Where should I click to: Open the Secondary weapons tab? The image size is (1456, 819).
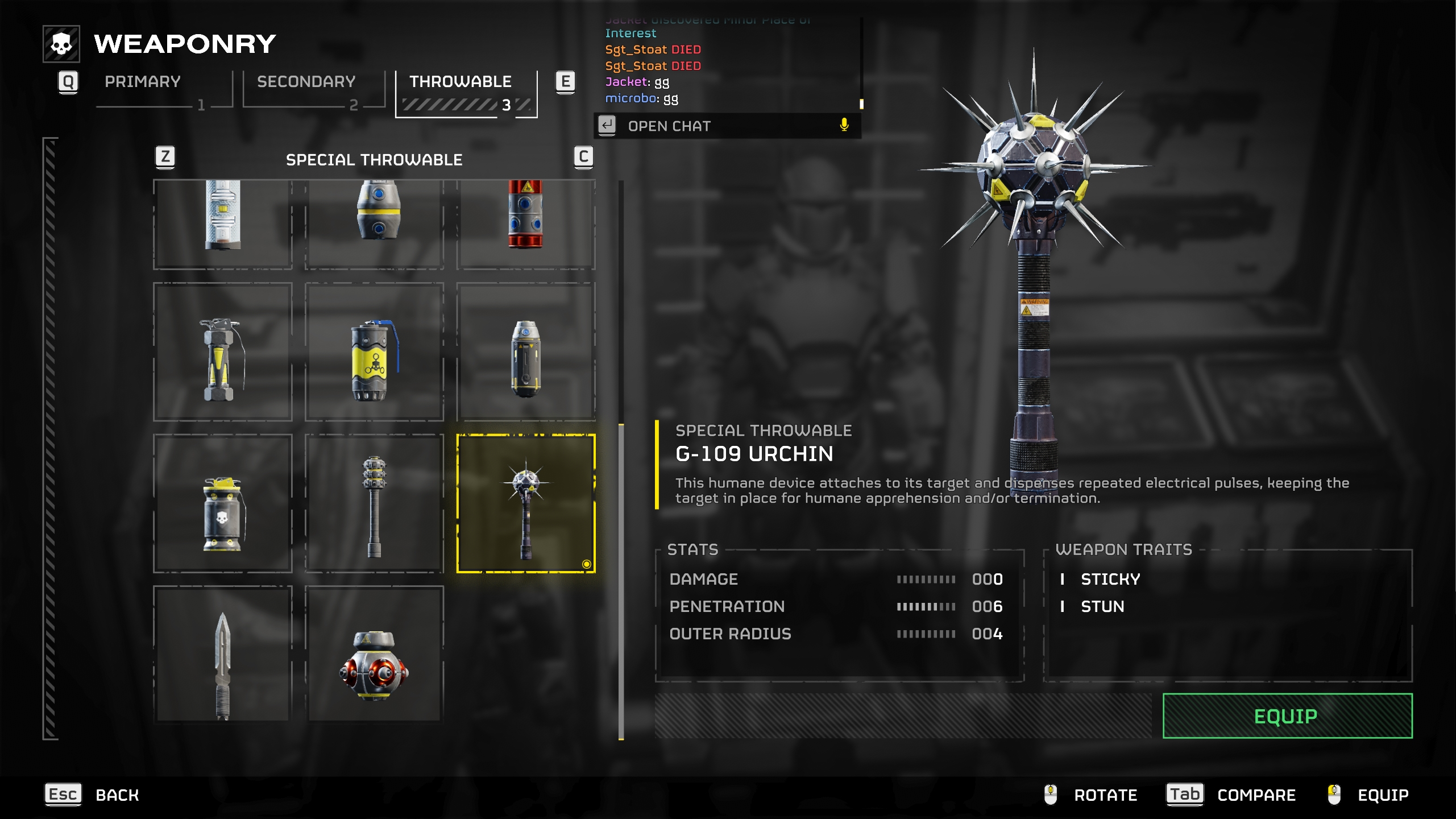tap(306, 82)
